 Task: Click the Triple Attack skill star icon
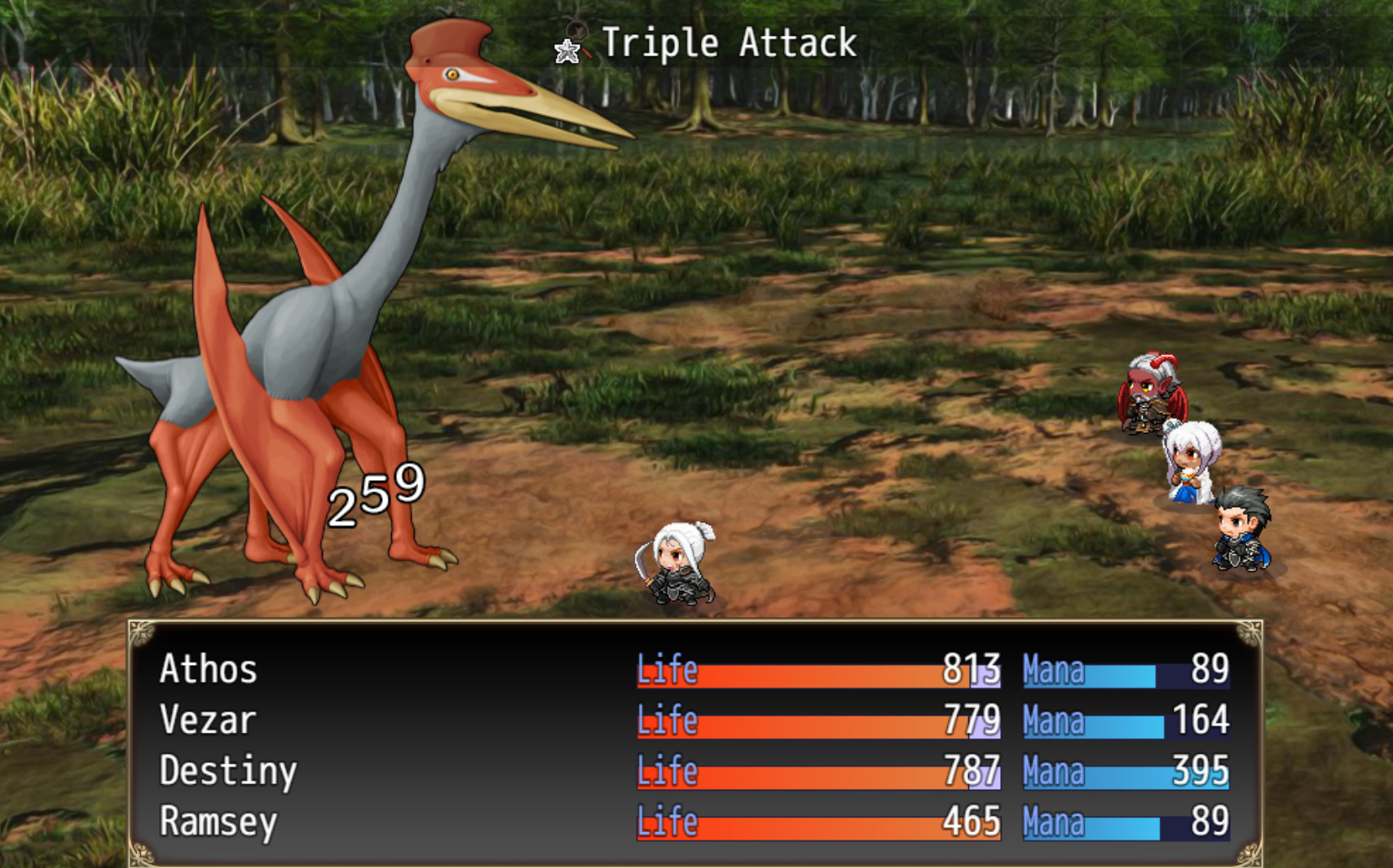pos(566,51)
